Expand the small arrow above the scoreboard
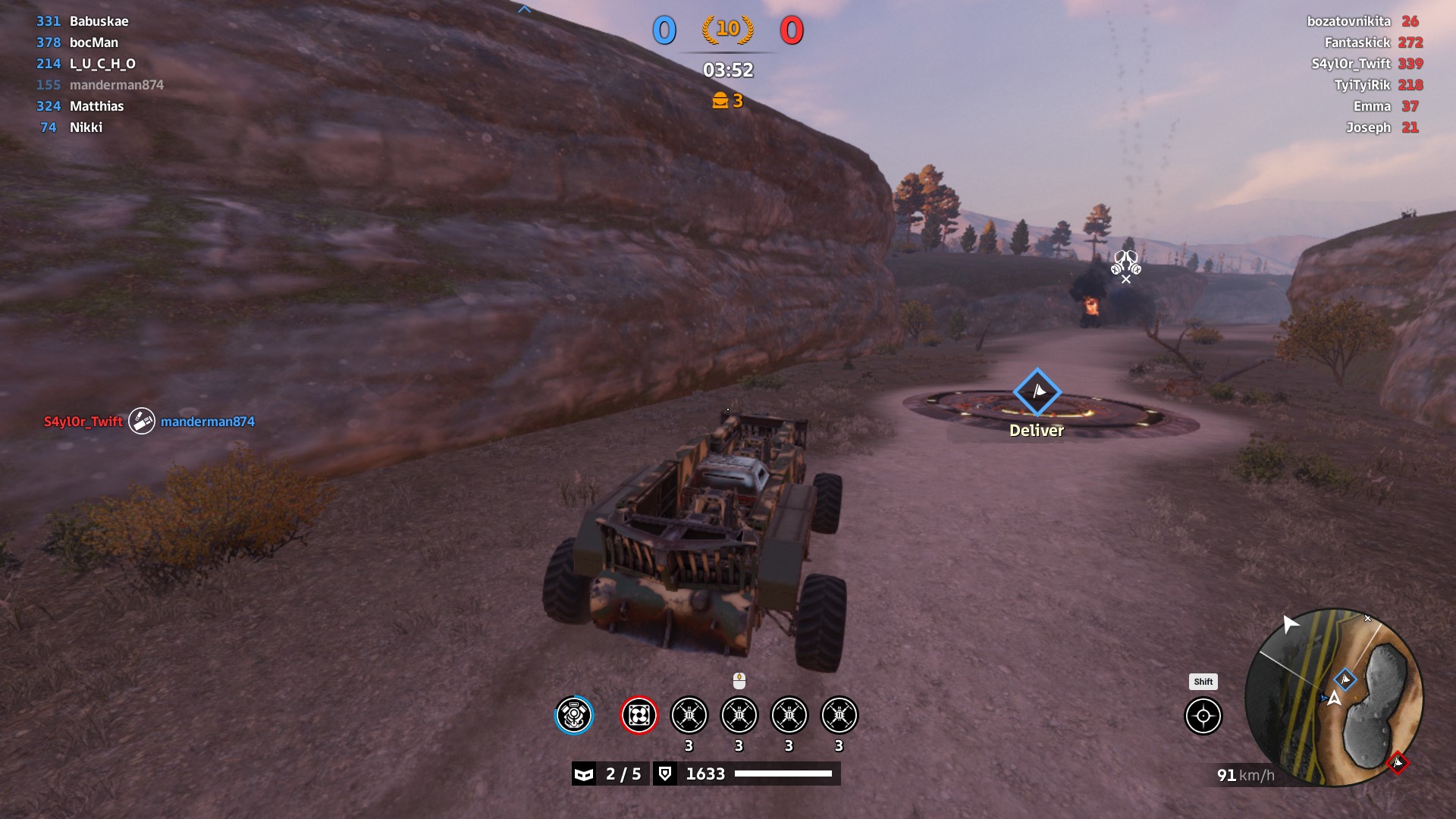 [x=524, y=9]
